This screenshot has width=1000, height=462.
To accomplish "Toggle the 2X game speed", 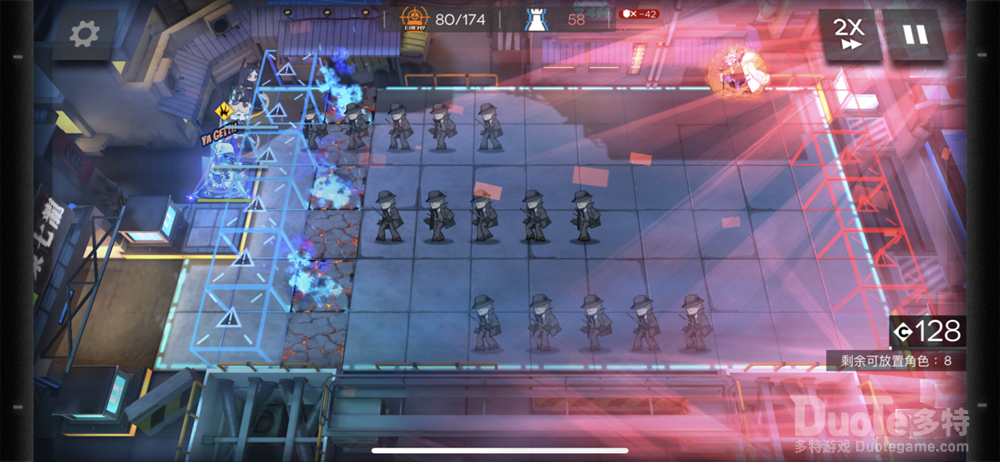I will point(849,36).
